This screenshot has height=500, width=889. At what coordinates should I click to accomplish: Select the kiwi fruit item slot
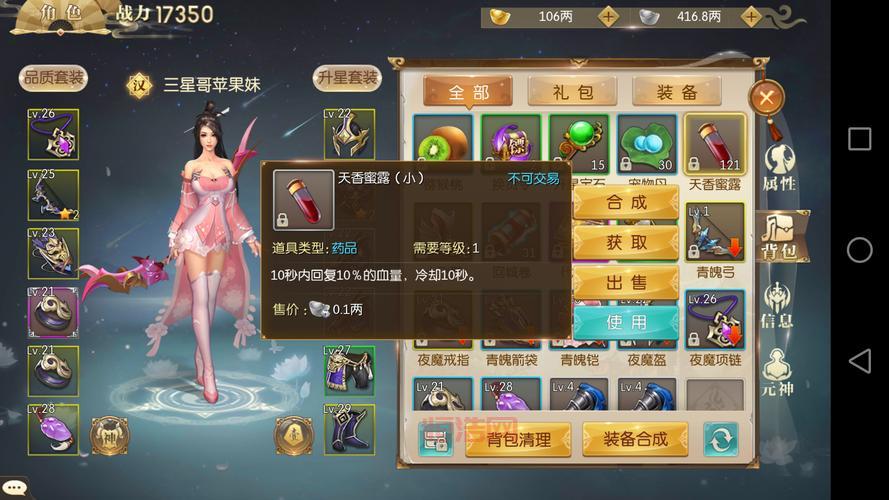tap(443, 148)
